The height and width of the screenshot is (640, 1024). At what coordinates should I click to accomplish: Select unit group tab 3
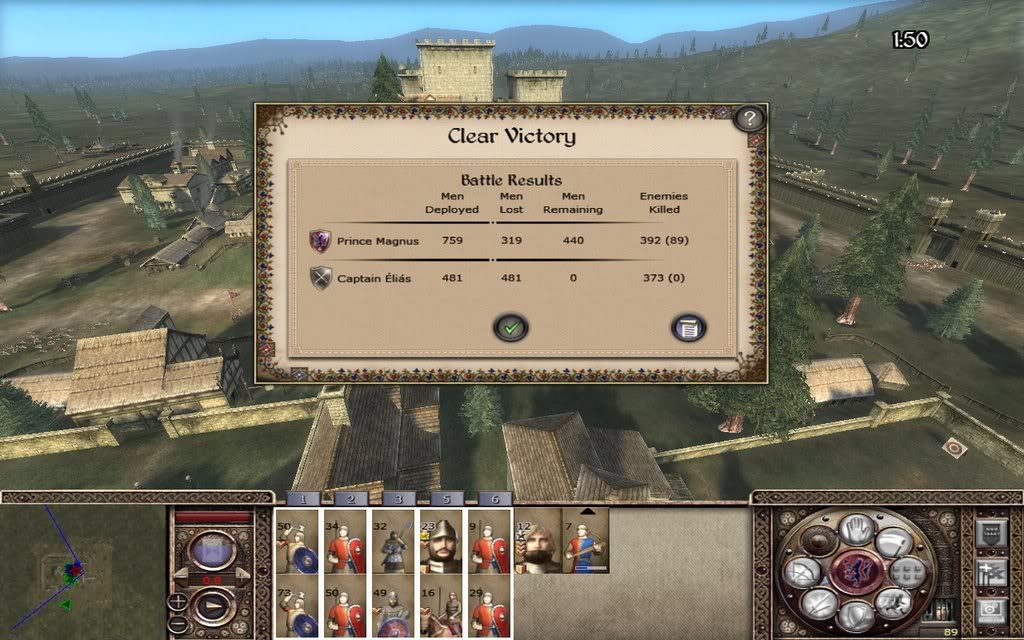click(x=398, y=498)
